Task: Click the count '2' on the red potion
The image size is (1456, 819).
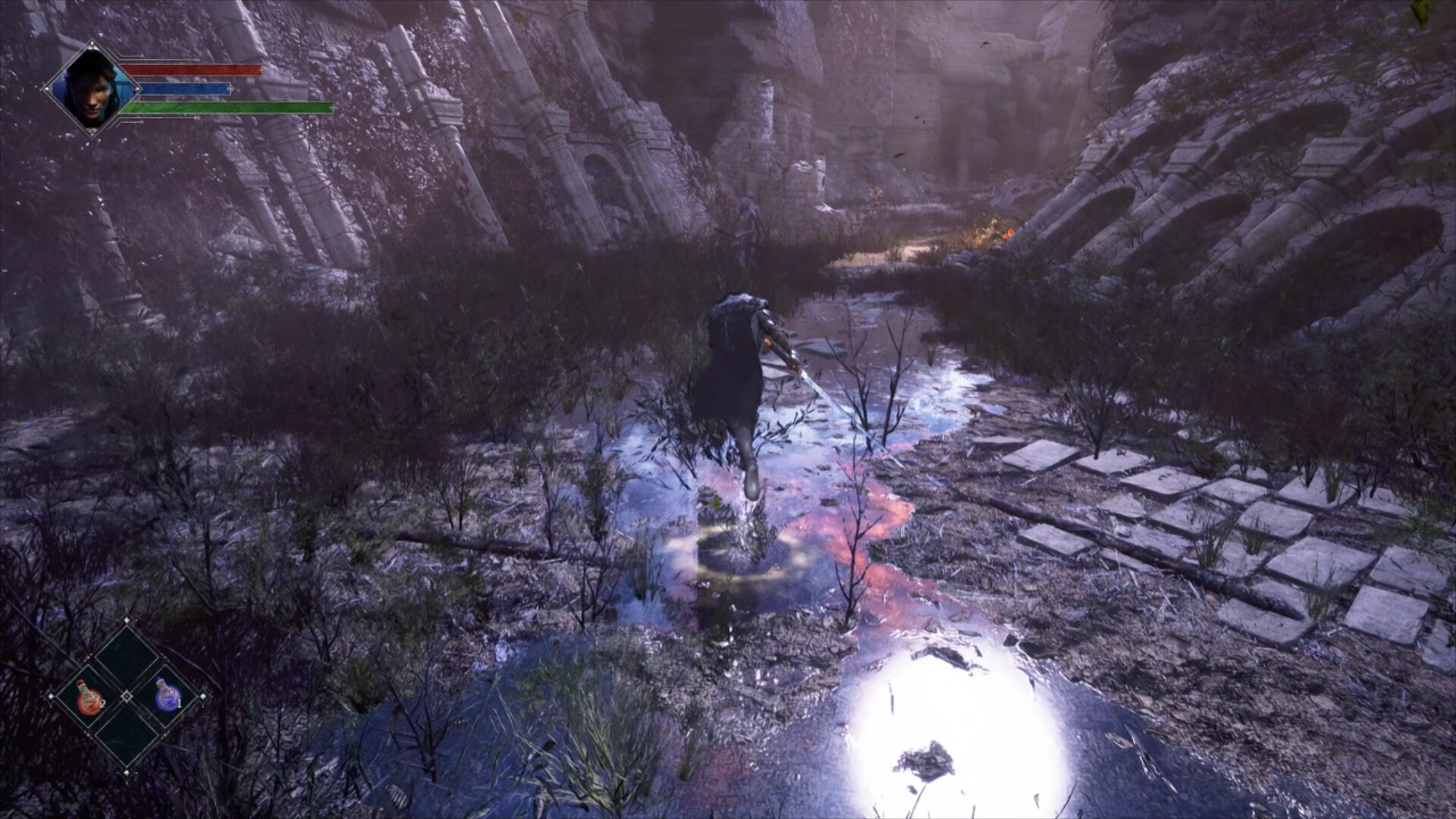Action: point(102,704)
